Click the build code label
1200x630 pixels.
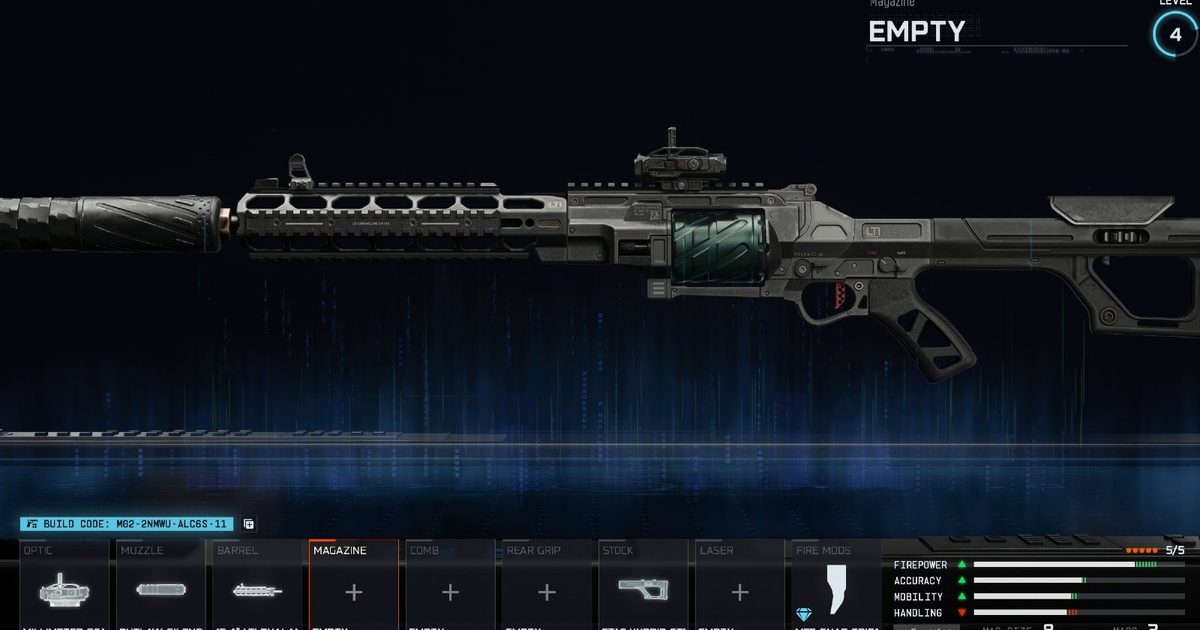click(127, 524)
